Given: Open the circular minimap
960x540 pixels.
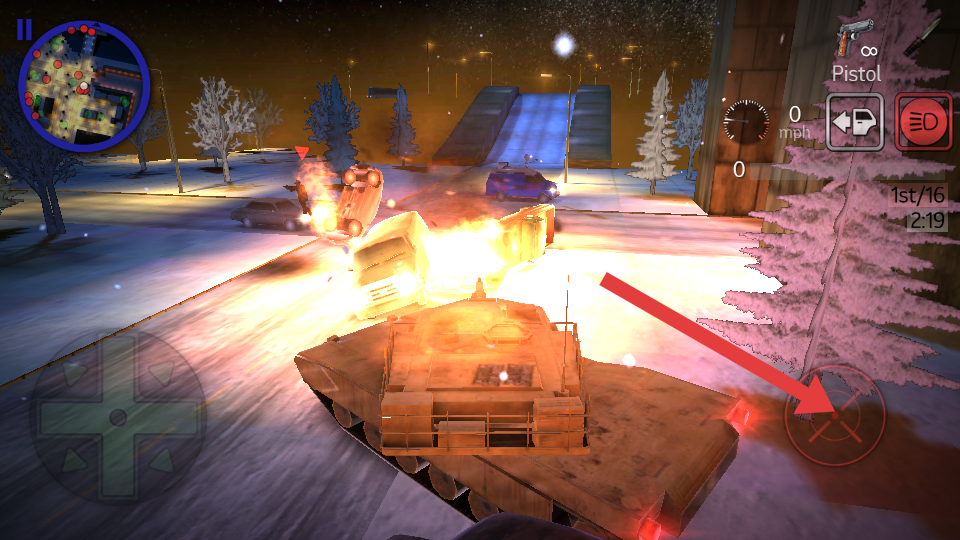Looking at the screenshot, I should pyautogui.click(x=84, y=86).
